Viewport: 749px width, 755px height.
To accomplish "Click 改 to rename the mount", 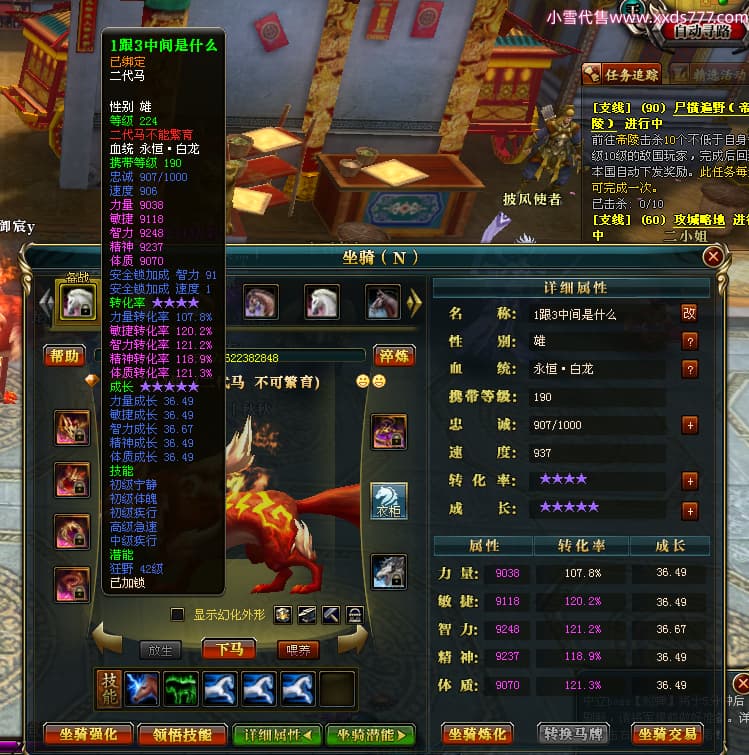I will (689, 313).
